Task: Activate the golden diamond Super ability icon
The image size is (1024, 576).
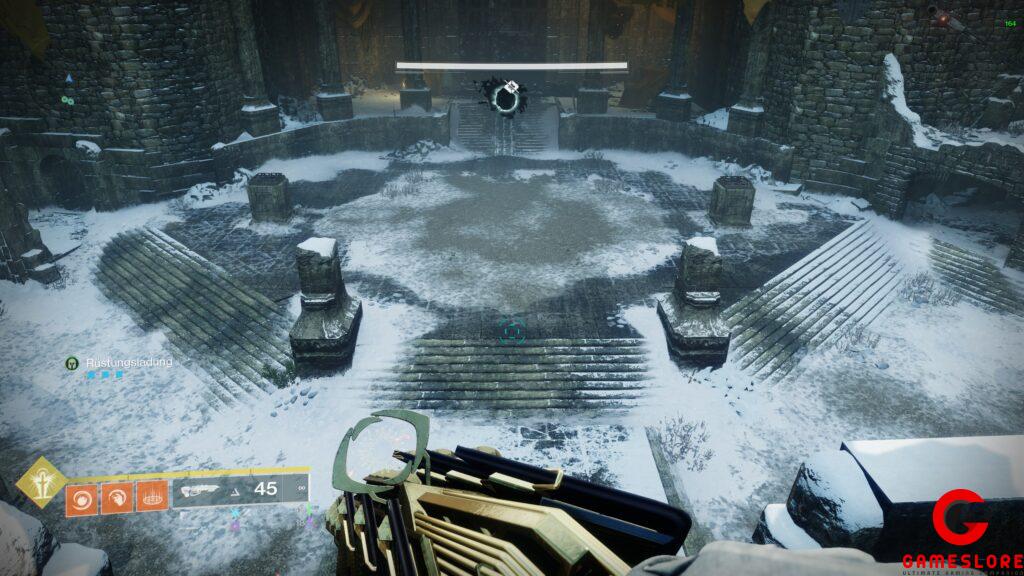Action: coord(42,482)
